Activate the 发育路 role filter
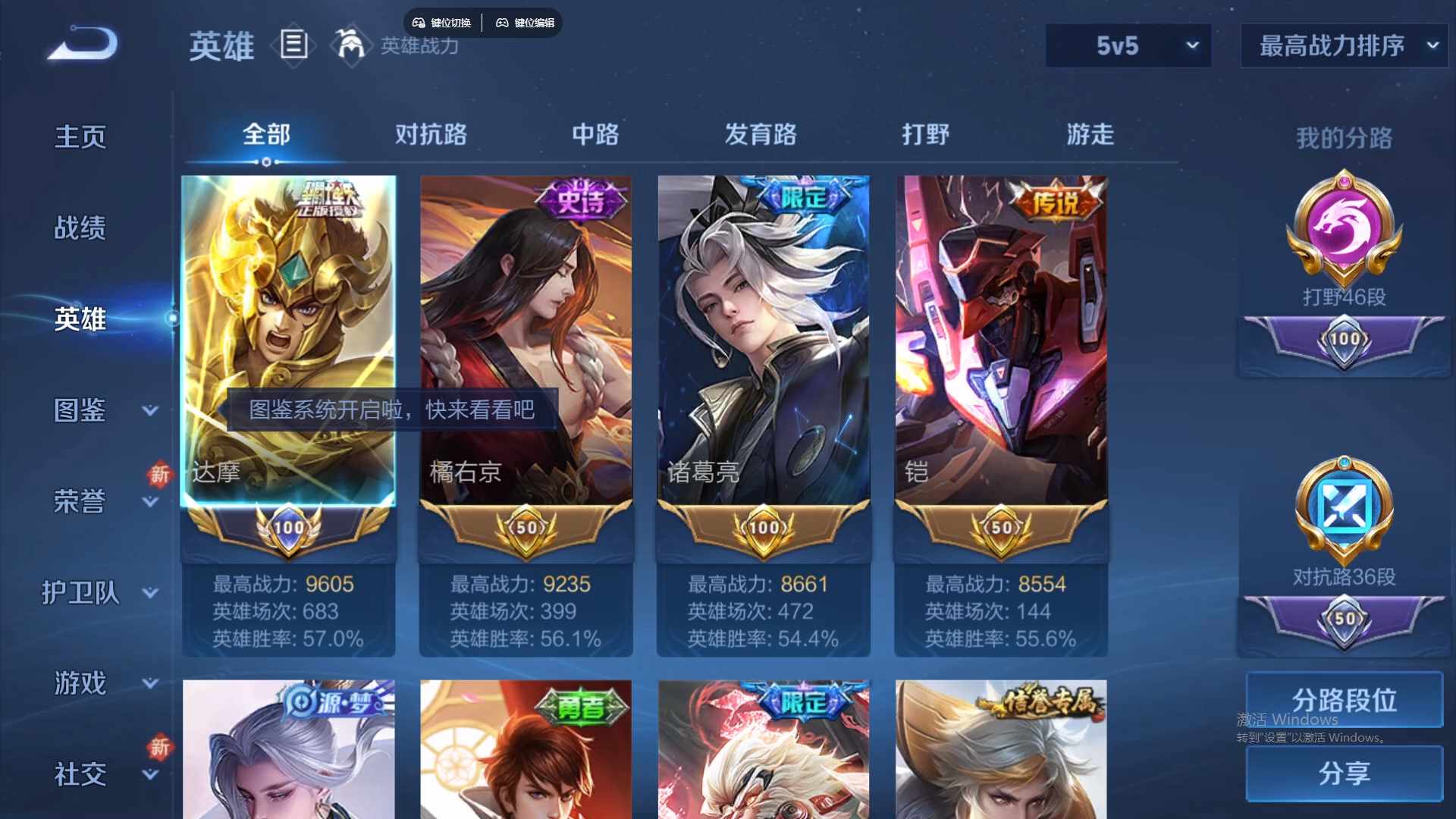Viewport: 1456px width, 819px height. 761,134
